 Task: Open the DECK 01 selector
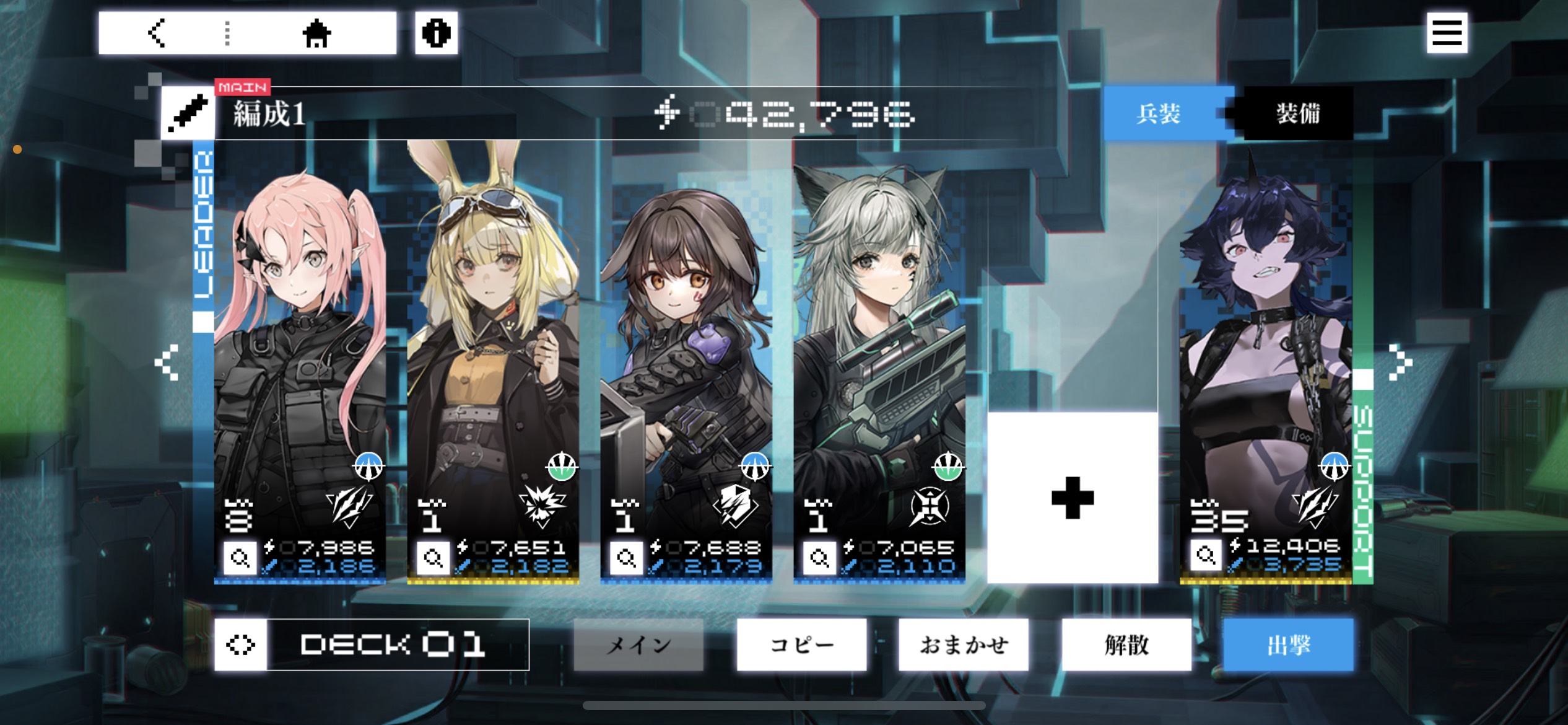click(x=372, y=644)
